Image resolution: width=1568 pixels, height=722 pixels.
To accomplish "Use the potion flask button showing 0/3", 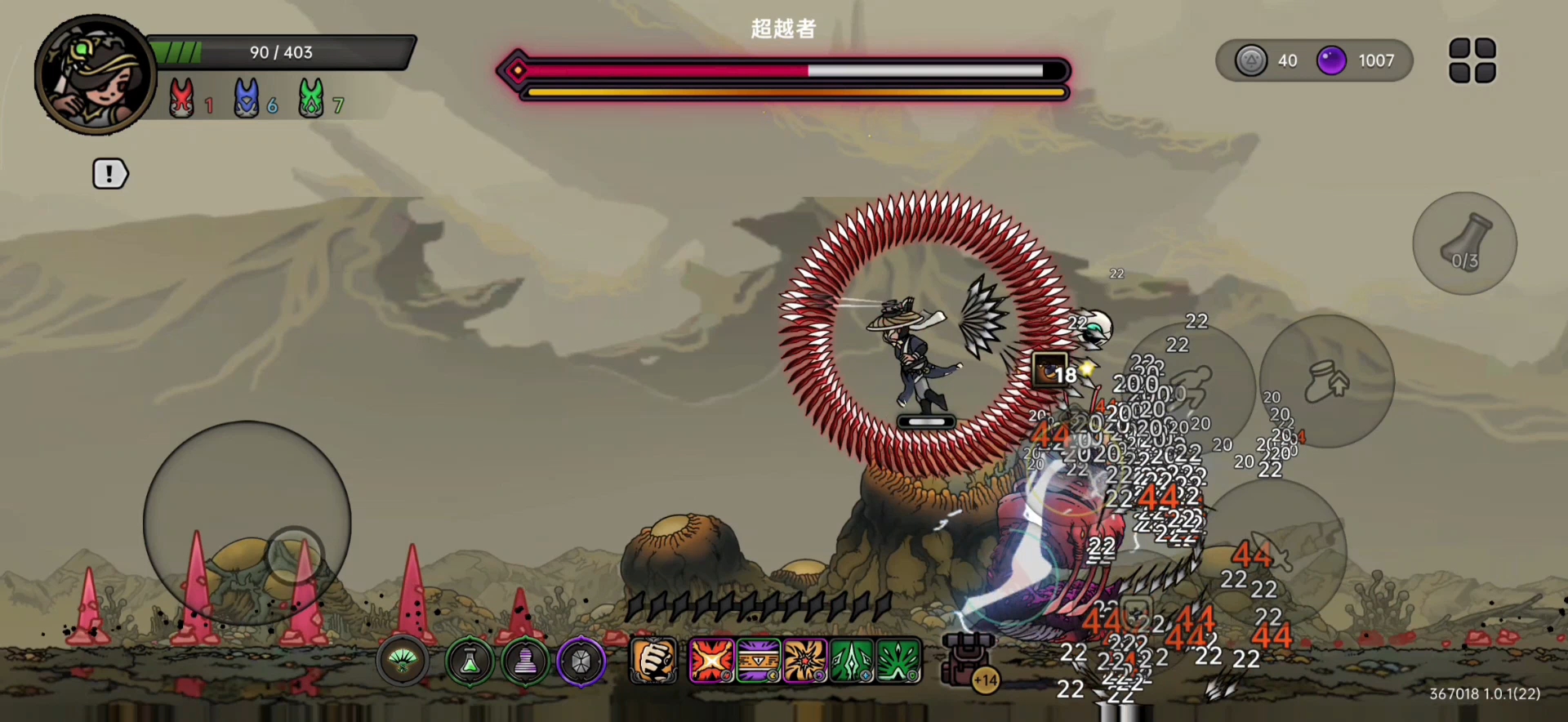I will coord(1464,243).
